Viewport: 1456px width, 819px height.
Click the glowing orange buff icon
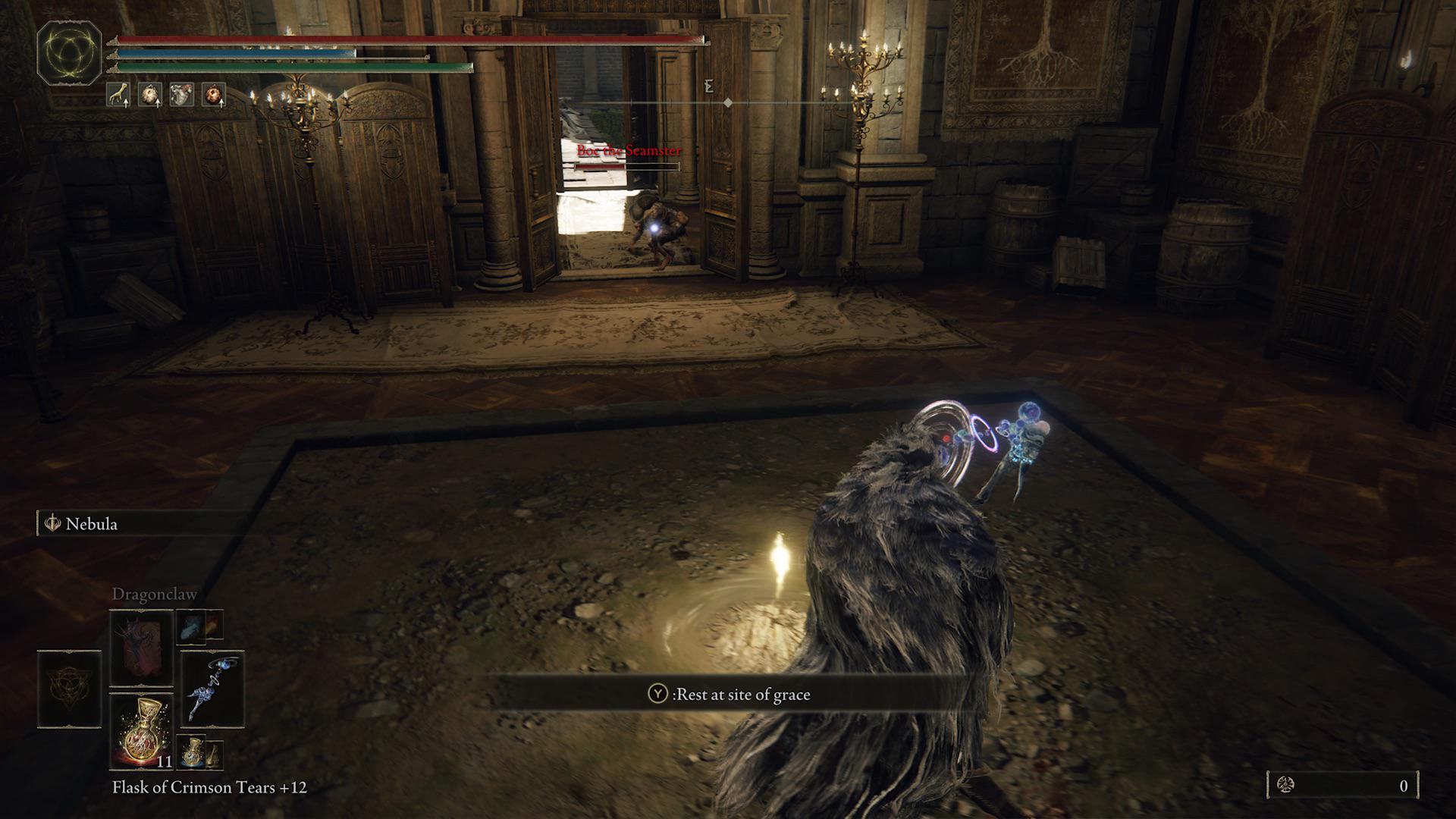(214, 95)
